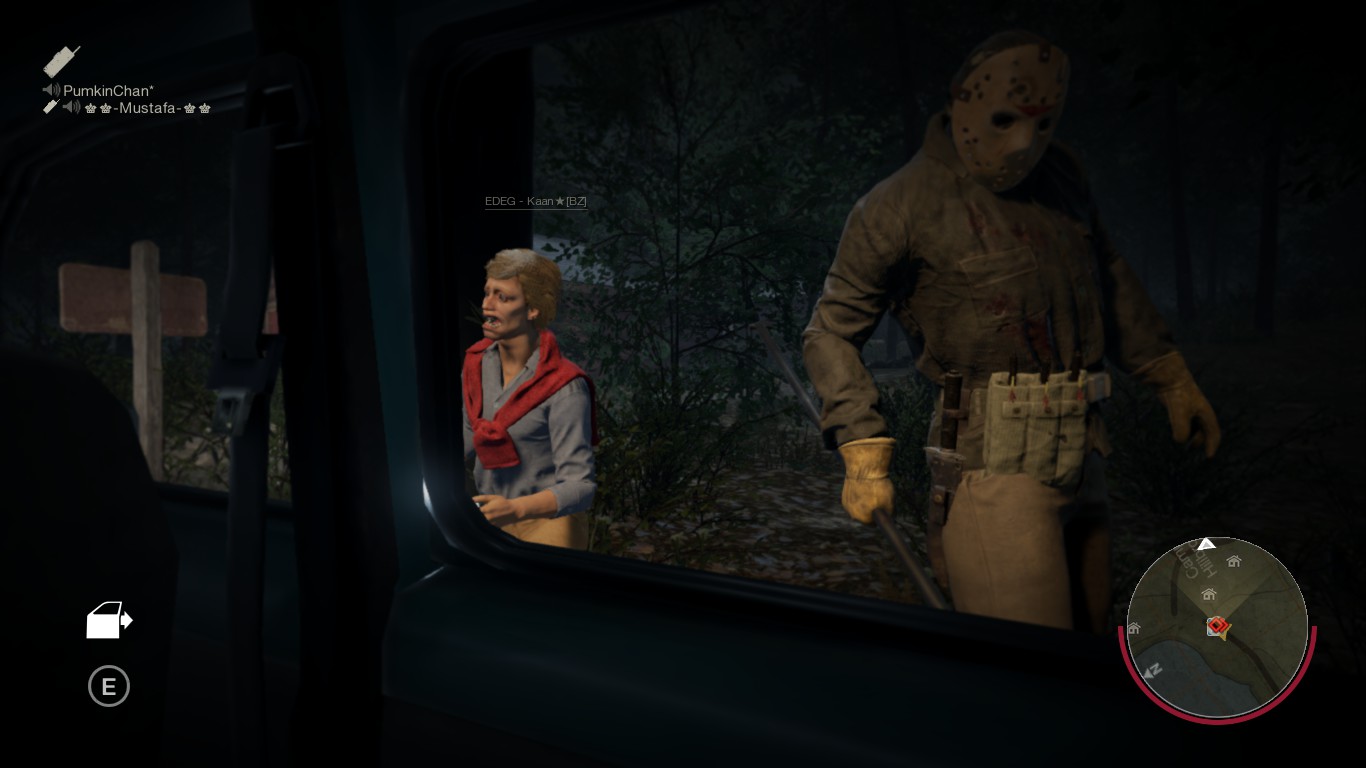Click the white north arrow on minimap
Screen dimensions: 1366x768
point(1207,544)
